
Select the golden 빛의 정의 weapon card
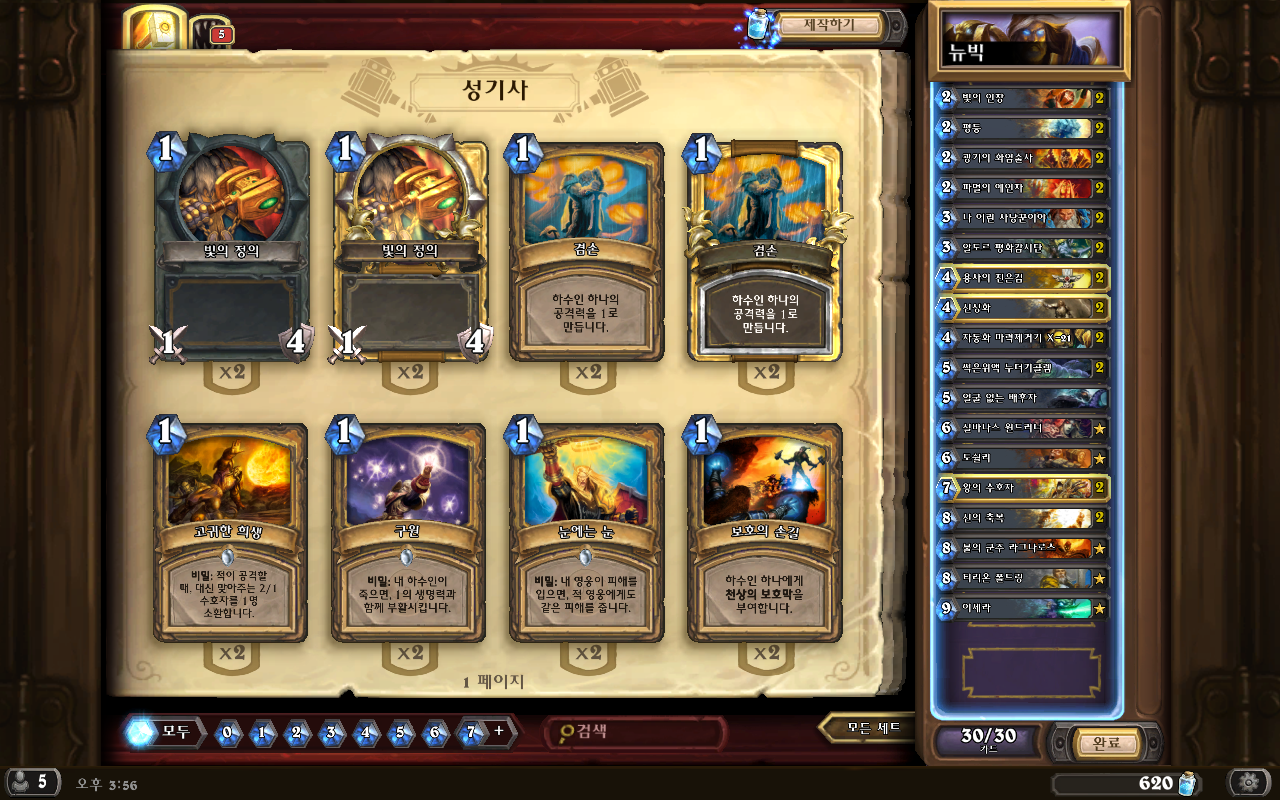tap(409, 250)
